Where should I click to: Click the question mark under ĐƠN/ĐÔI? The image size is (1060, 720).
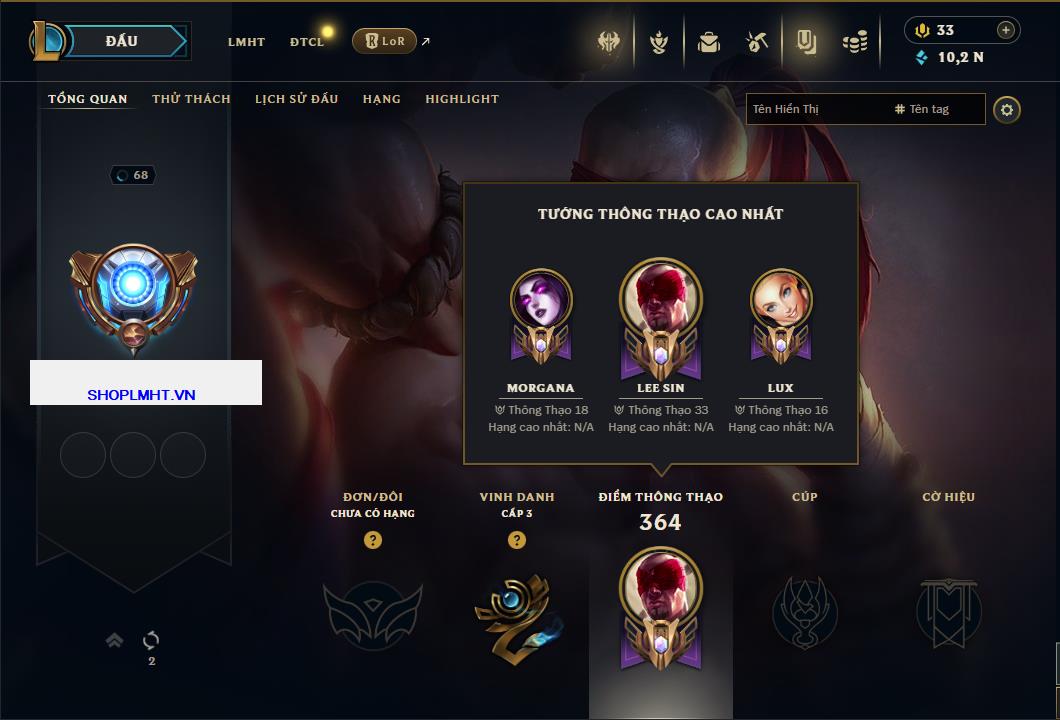pos(373,540)
